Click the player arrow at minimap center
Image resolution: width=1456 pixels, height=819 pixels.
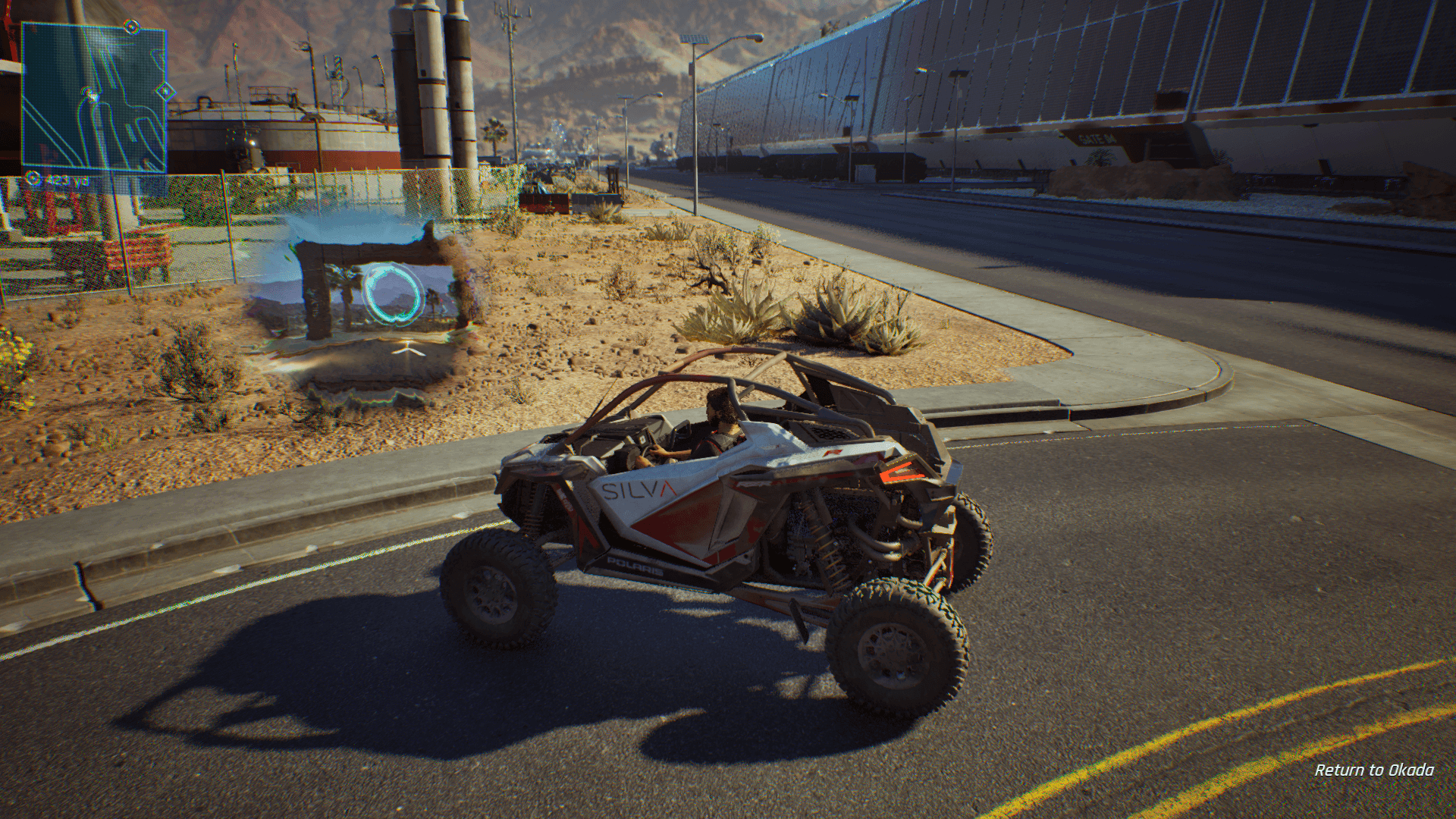coord(91,96)
